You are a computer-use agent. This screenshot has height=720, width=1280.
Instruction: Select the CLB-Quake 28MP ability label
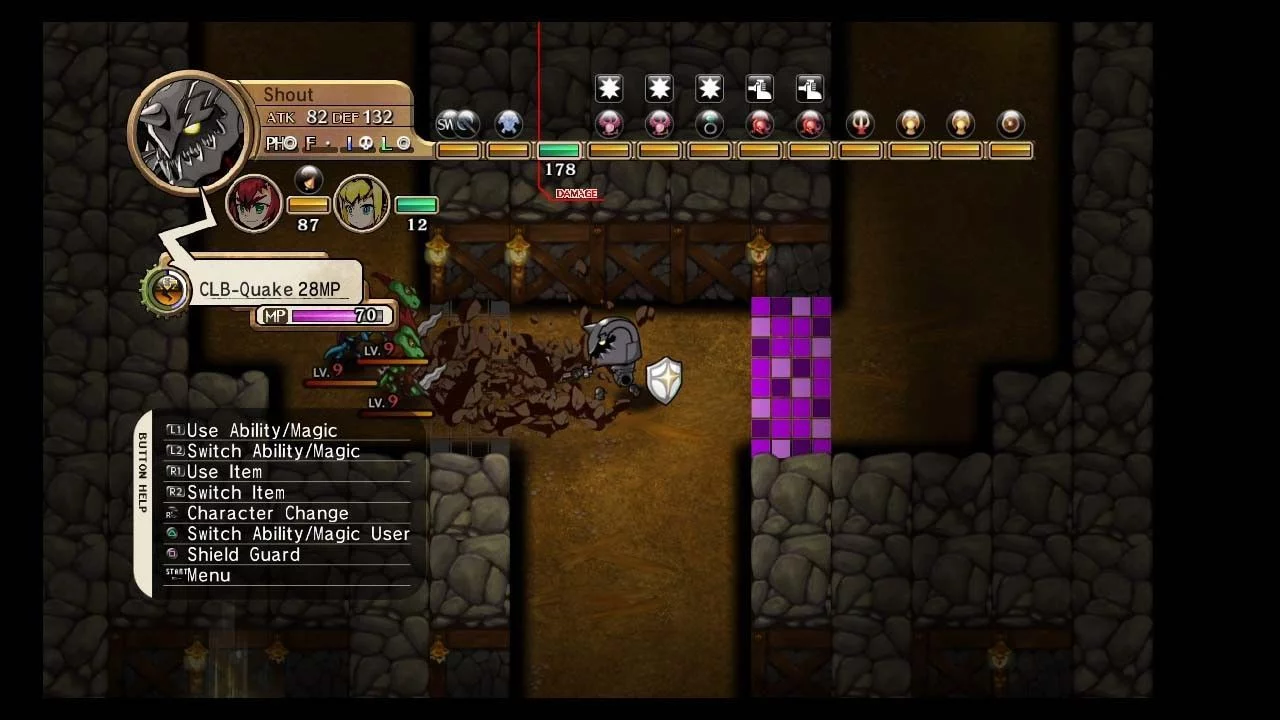(270, 290)
